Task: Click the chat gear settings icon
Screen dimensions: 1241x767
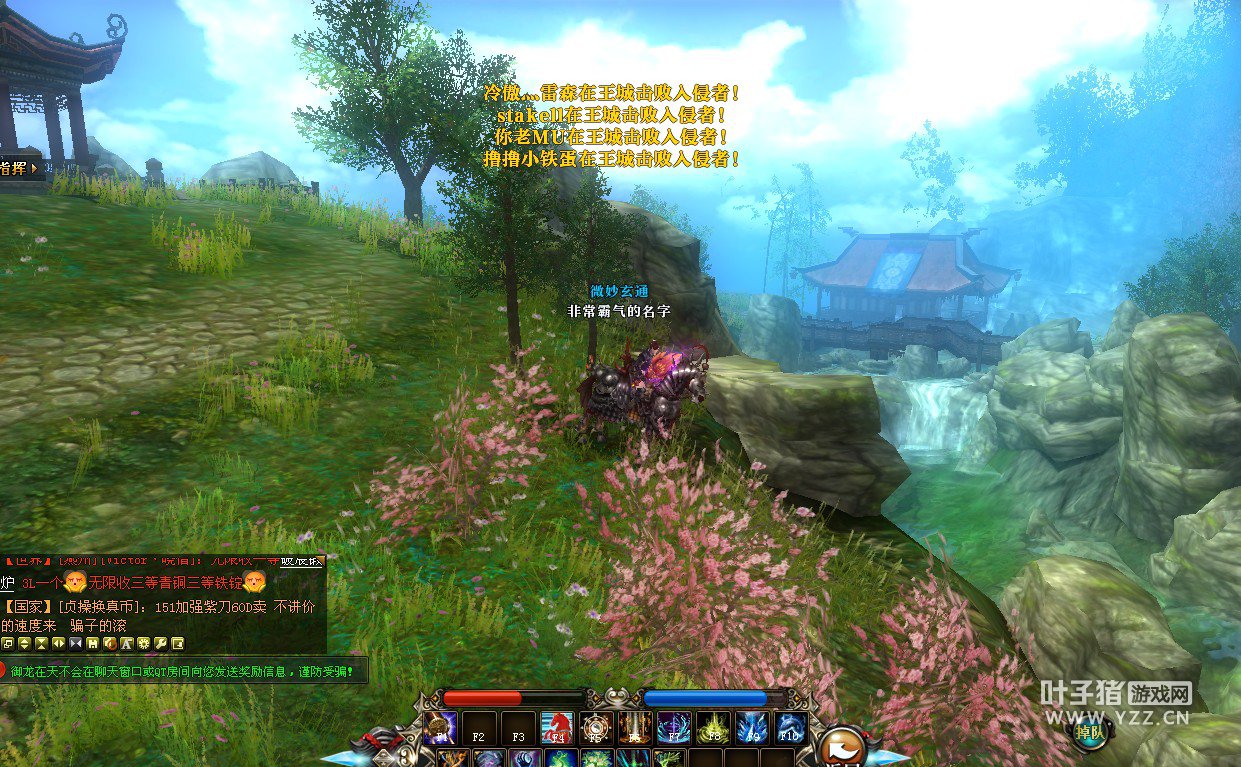Action: click(143, 643)
